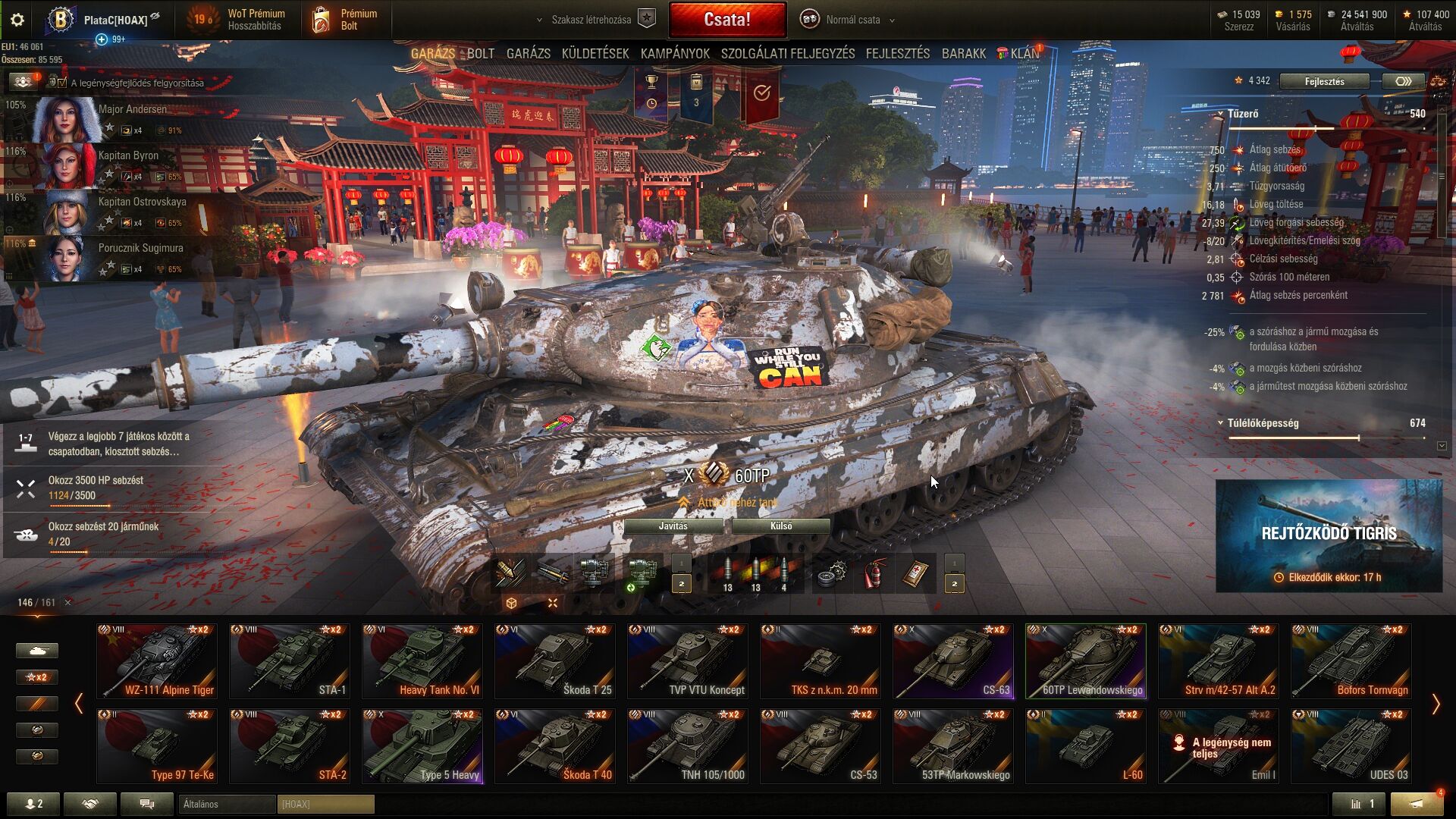
Task: Pick the UDES 03 tank tile
Action: click(1351, 745)
